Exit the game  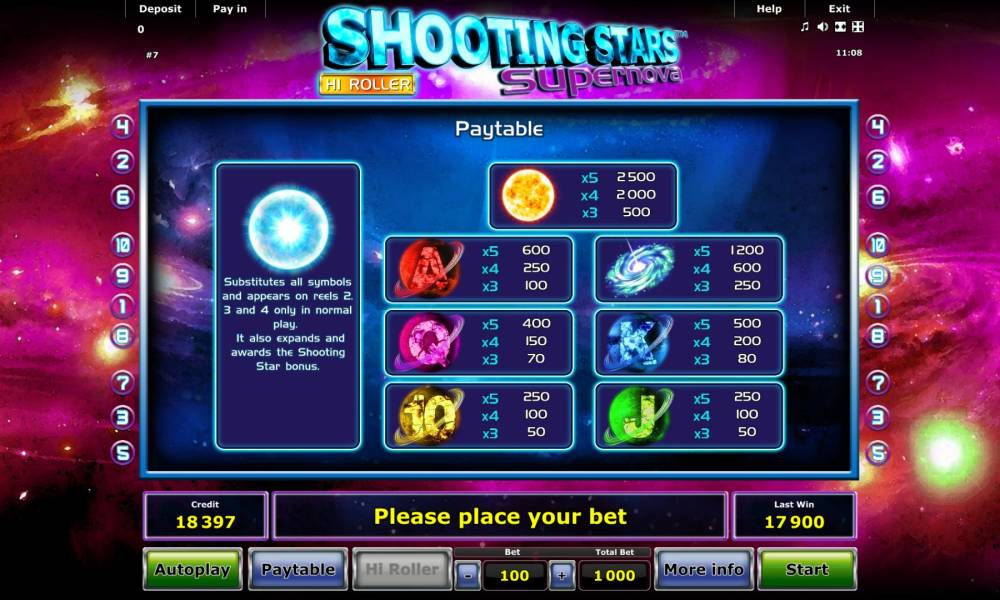[x=839, y=9]
